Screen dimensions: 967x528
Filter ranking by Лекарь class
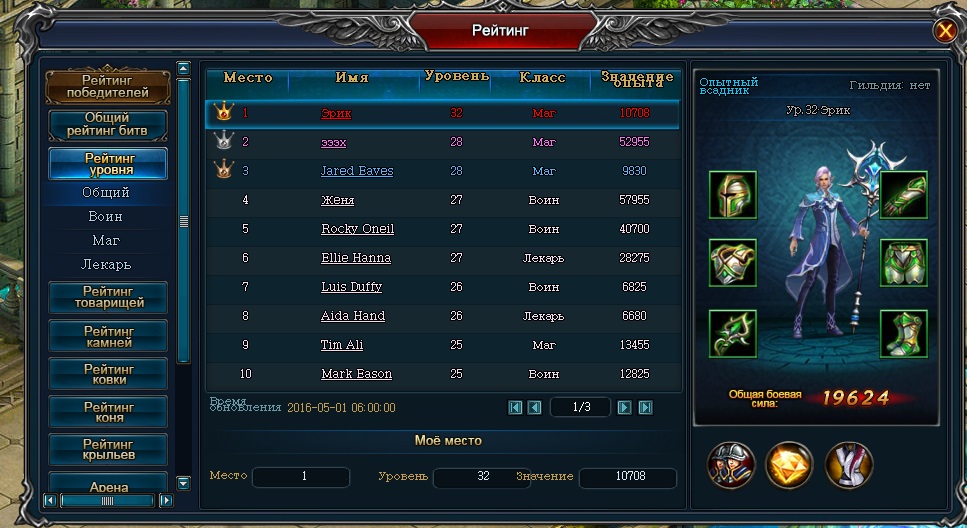106,265
